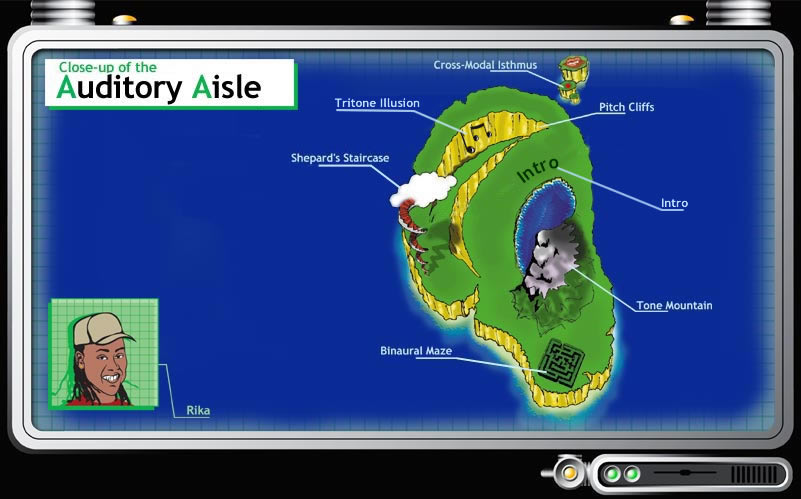The height and width of the screenshot is (499, 801).
Task: Enter the Binaural Maze label
Action: coord(416,352)
